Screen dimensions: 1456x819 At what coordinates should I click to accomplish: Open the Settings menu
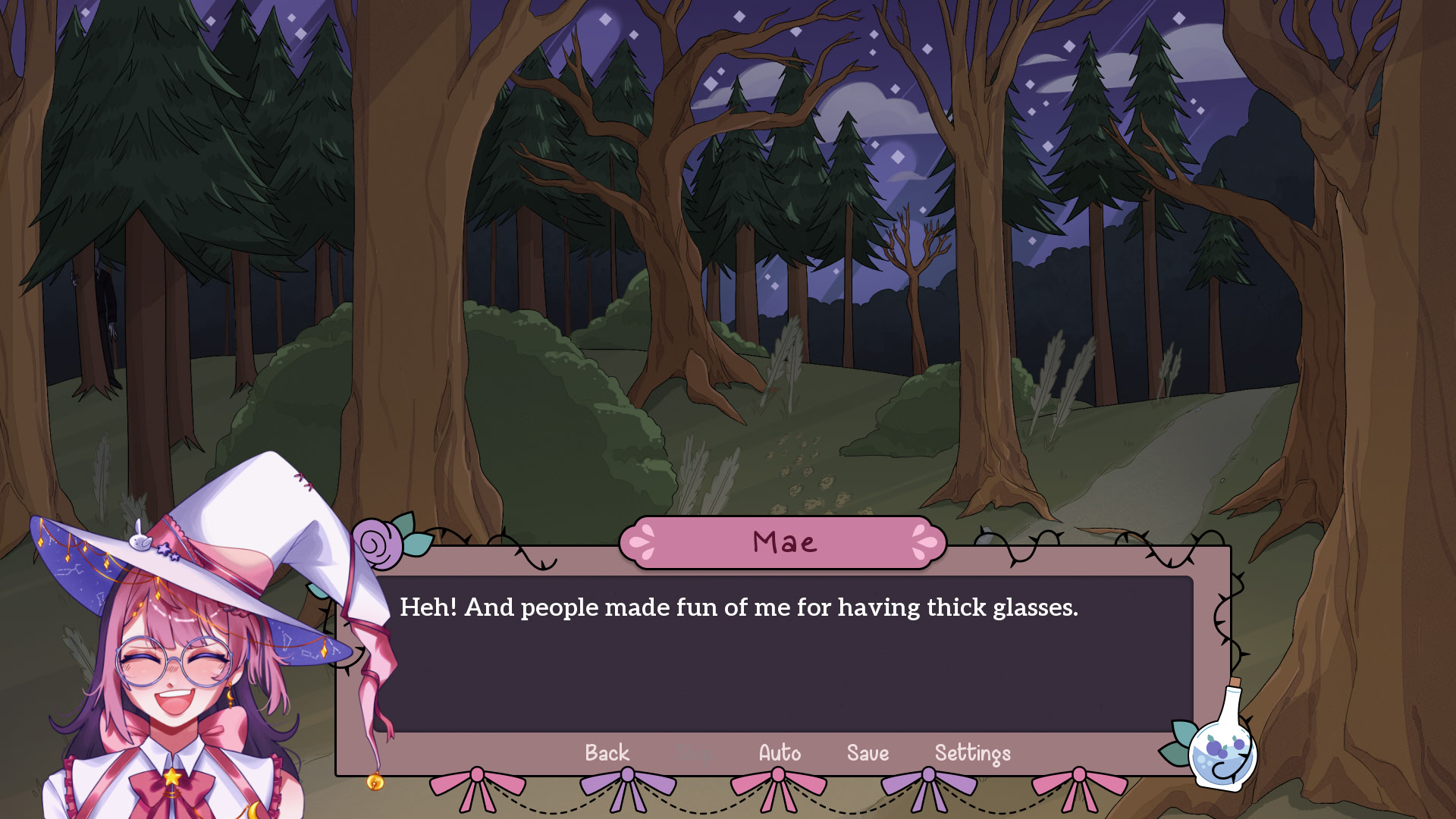tap(972, 753)
